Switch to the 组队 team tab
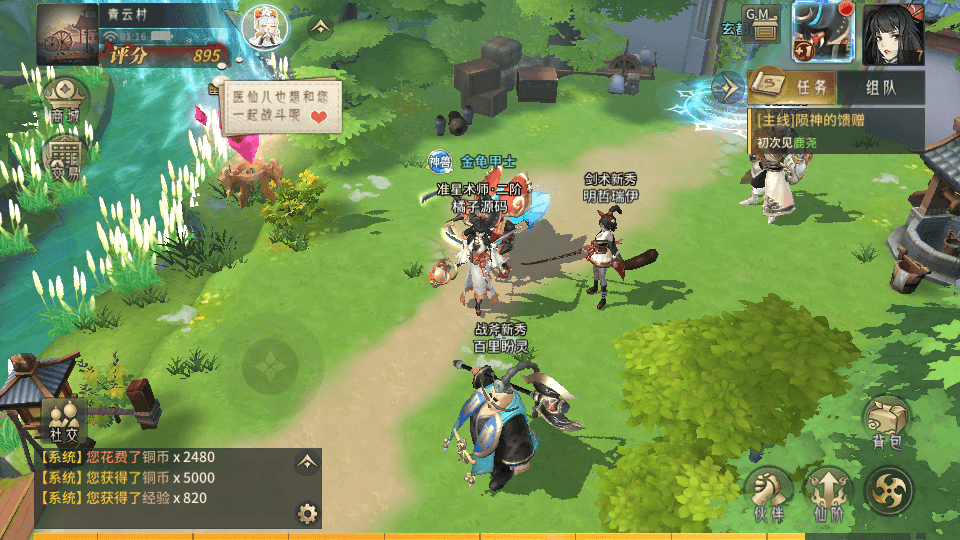 coord(880,87)
